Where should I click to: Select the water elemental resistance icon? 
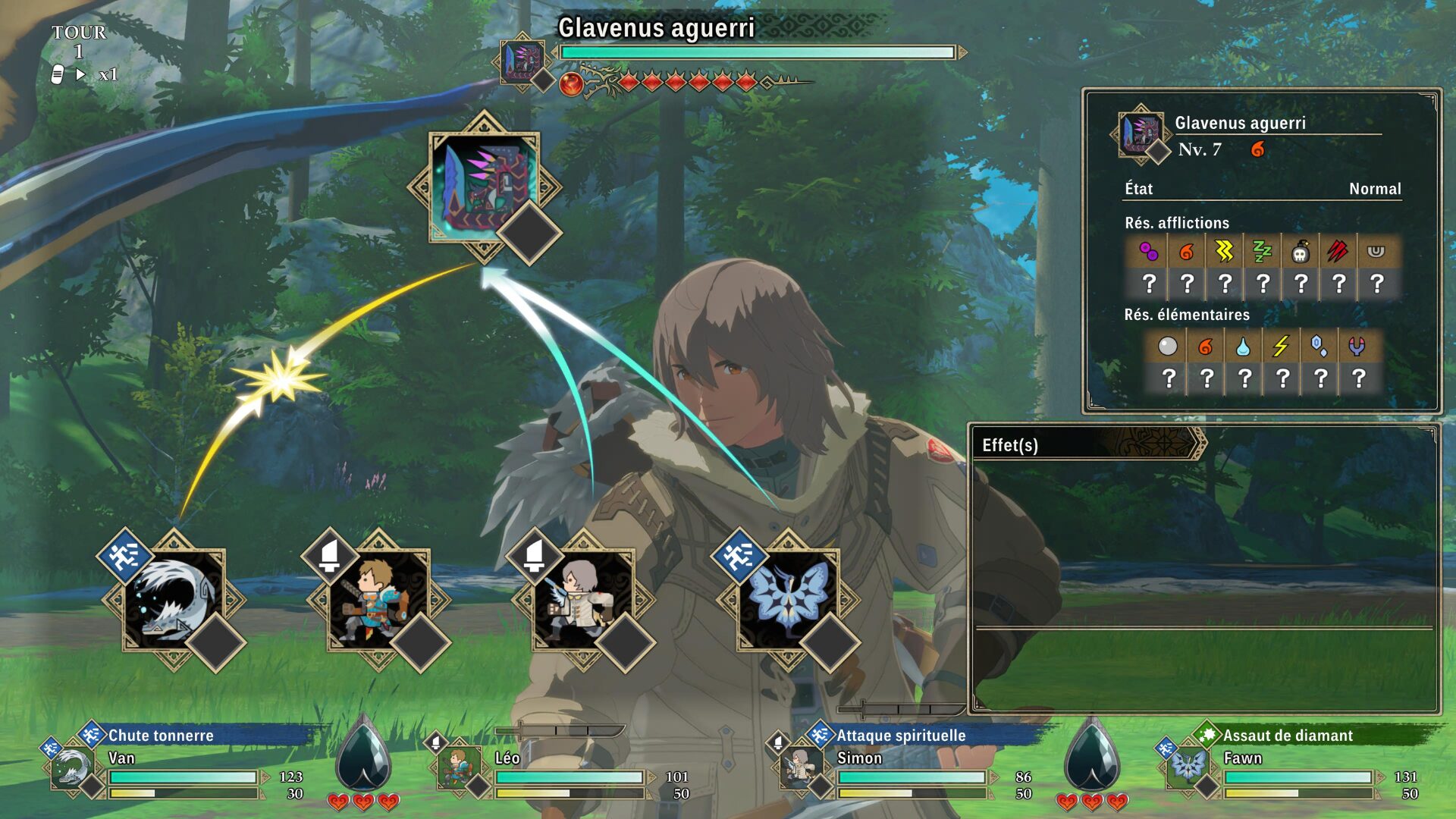1243,347
